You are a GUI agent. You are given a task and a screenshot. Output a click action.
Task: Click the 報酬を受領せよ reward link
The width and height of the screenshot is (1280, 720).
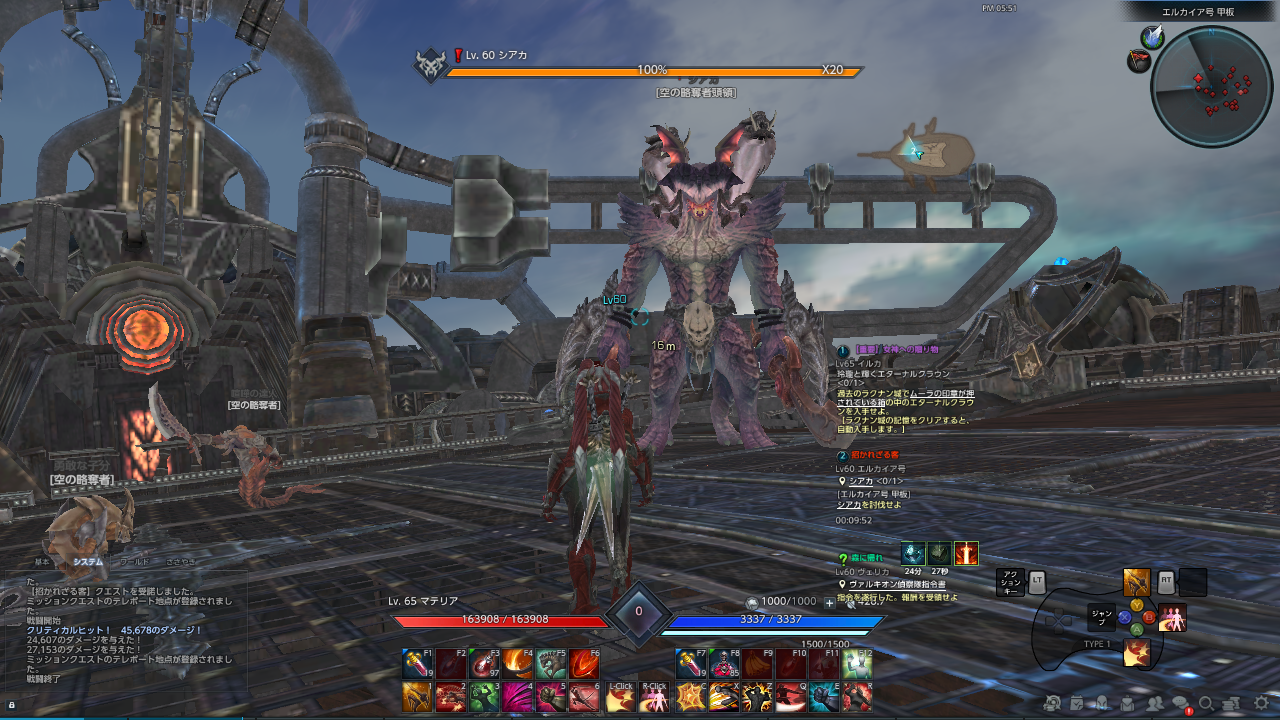pos(929,597)
